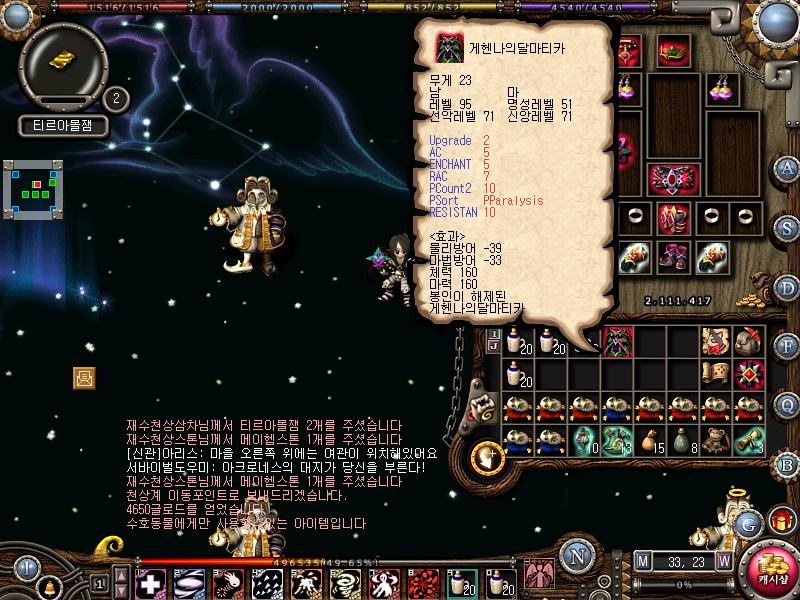Viewport: 800px width, 600px height.
Task: Click the round D side button
Action: (x=787, y=286)
